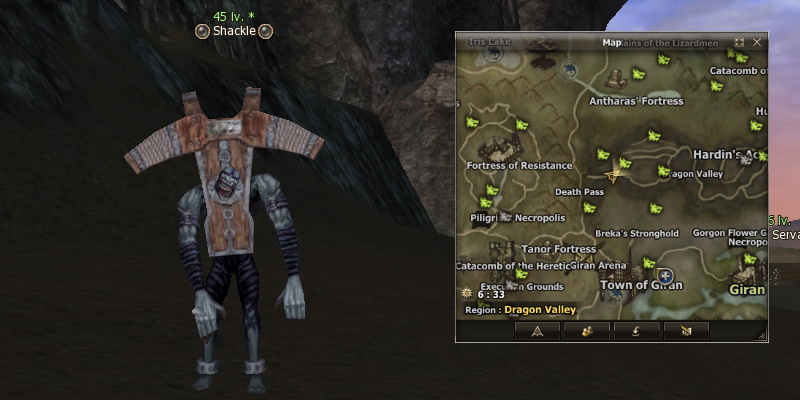Click the first map toolbar button with triangle icon
Screen dimensions: 800x400
(x=537, y=330)
